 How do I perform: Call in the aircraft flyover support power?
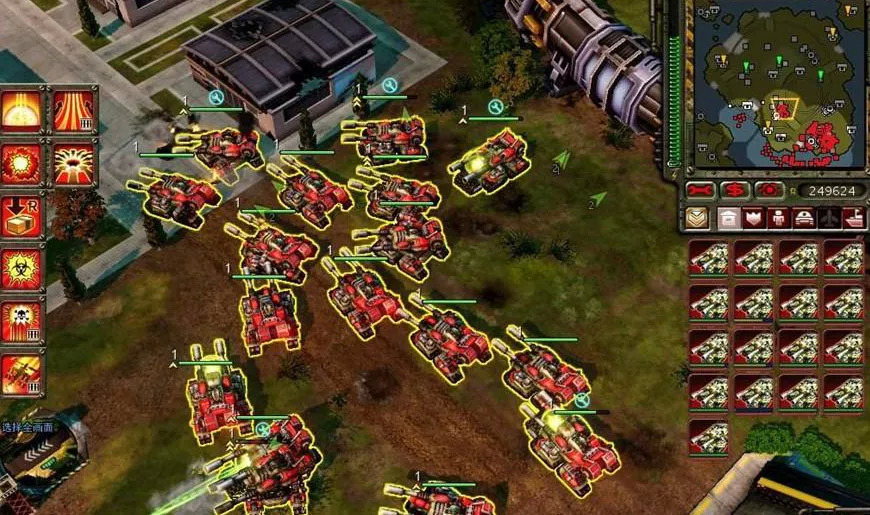click(20, 373)
